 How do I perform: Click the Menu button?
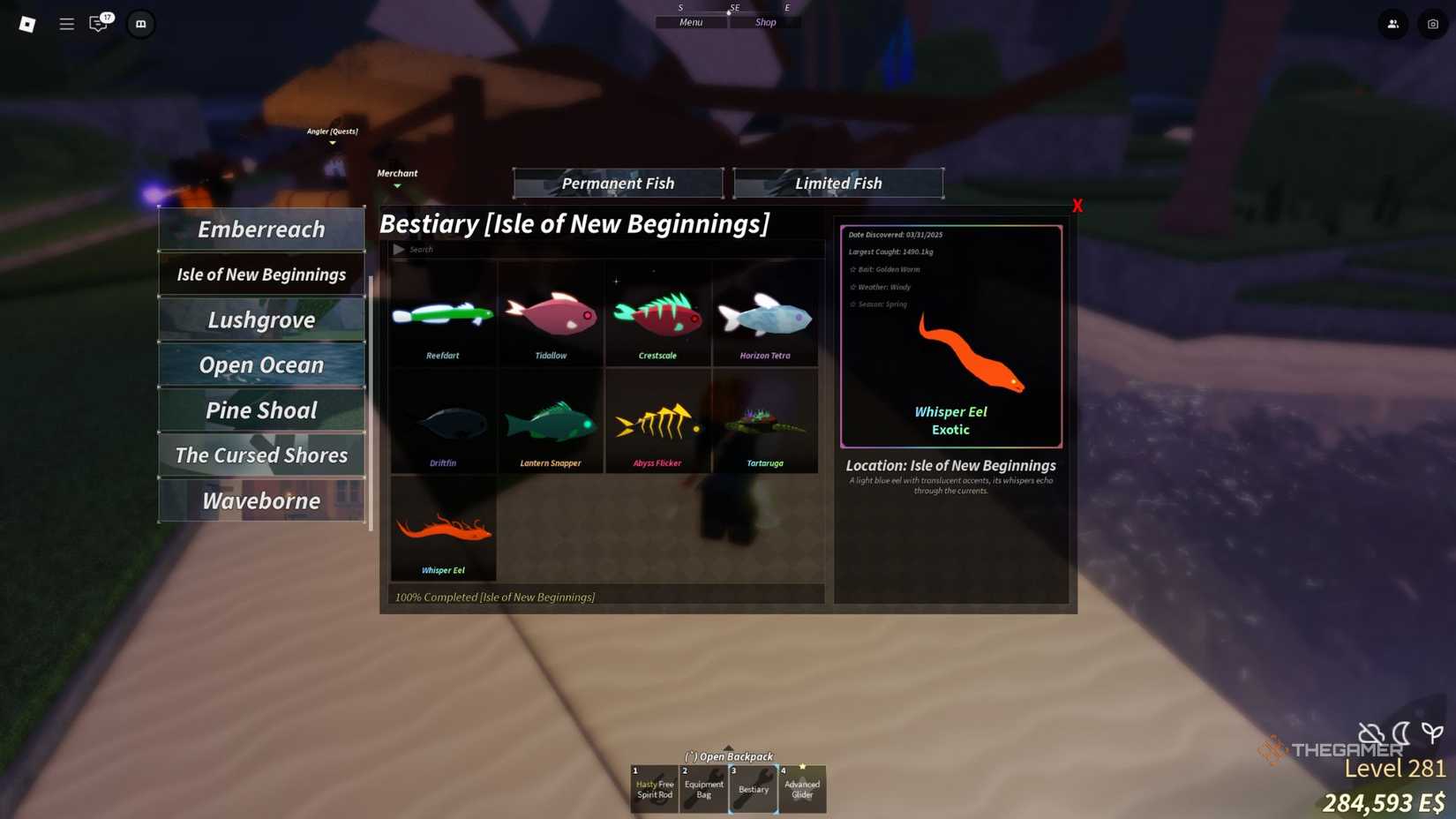690,21
